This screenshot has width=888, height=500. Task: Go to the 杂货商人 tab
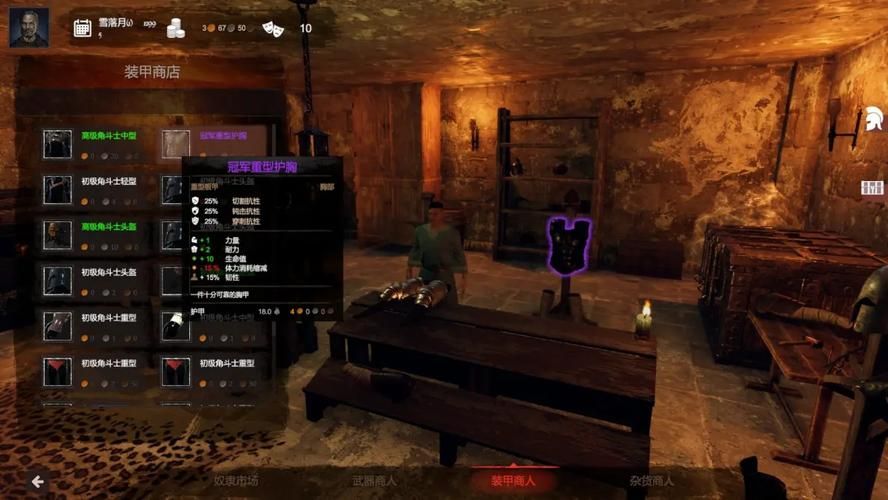pos(651,481)
